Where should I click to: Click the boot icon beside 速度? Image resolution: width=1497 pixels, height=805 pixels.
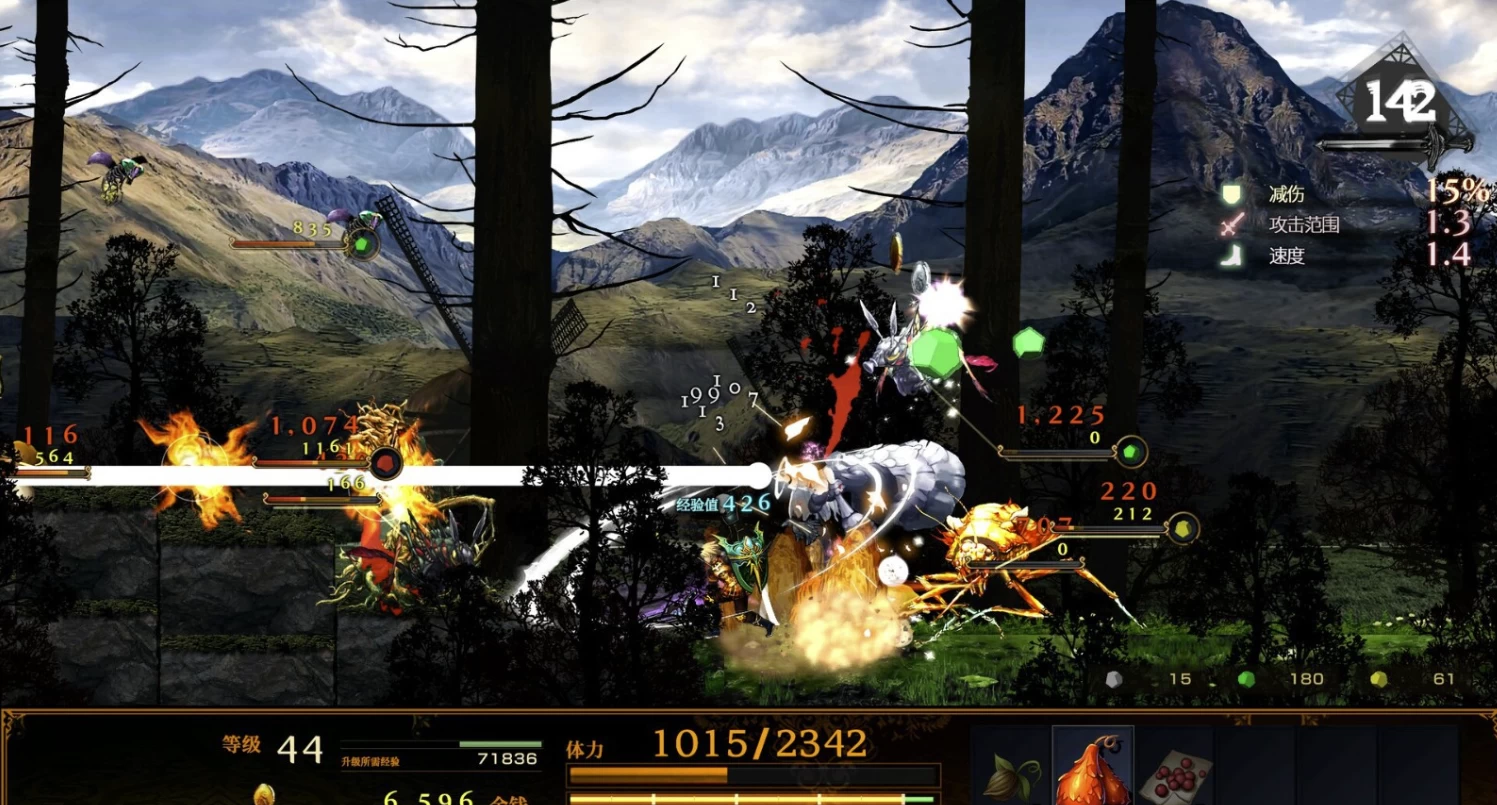(x=1231, y=255)
